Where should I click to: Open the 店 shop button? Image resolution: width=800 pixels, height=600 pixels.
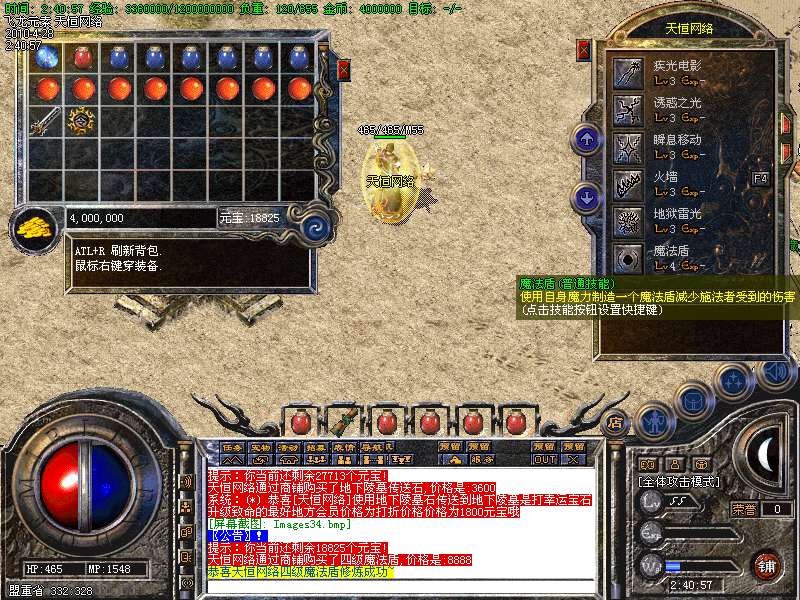coord(615,422)
